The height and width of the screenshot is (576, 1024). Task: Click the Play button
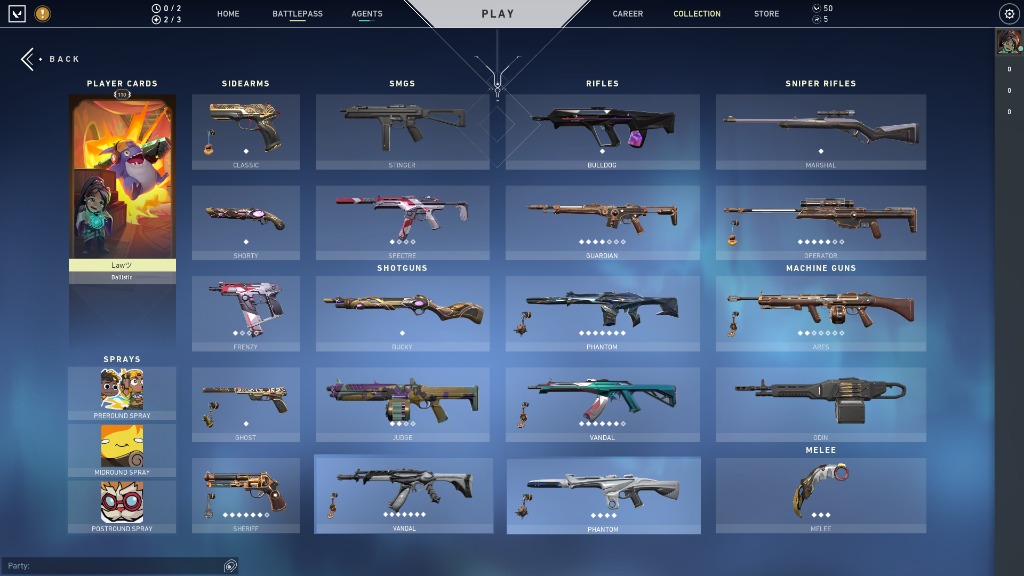tap(497, 14)
